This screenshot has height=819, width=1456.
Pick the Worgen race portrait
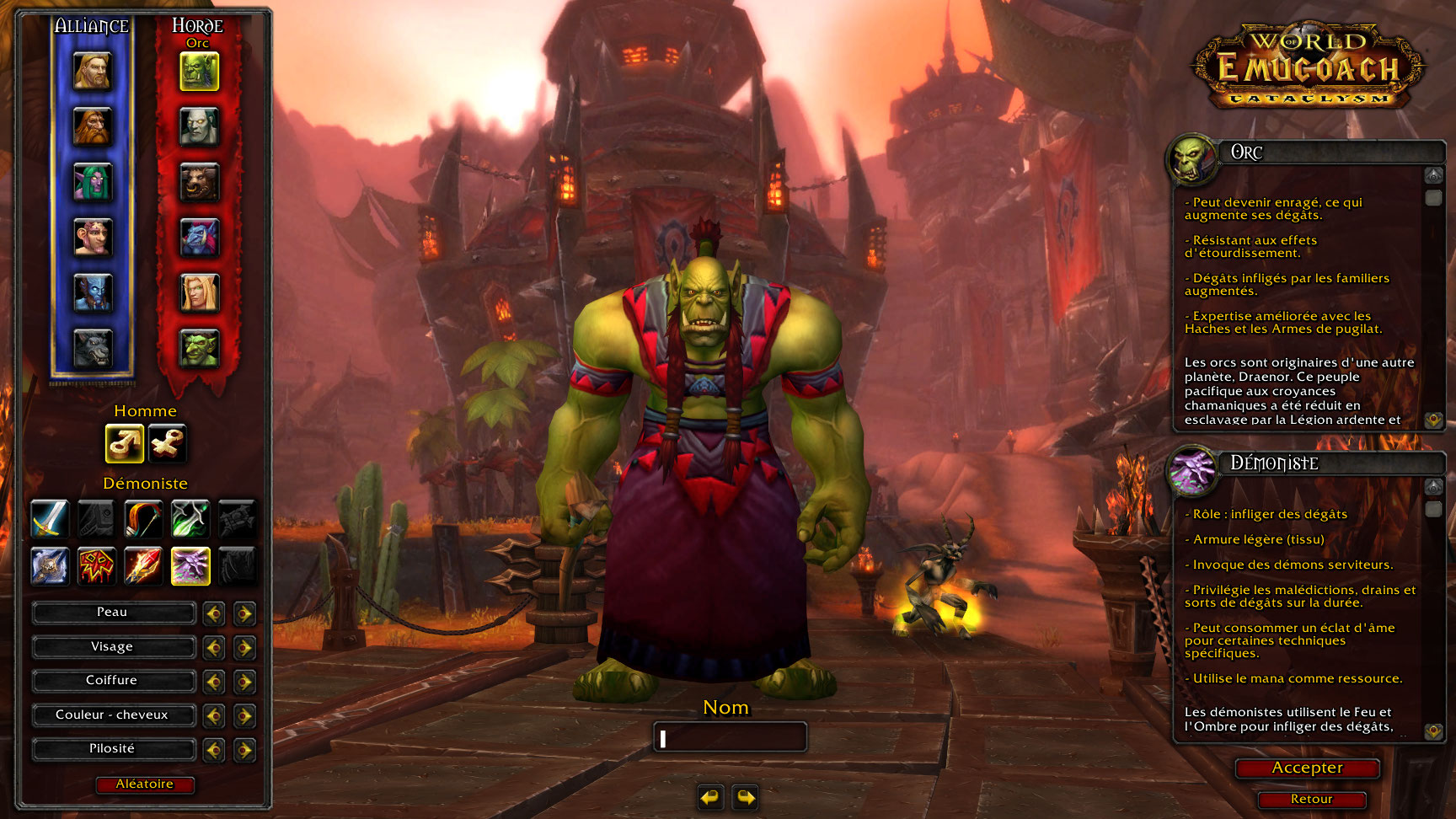coord(92,349)
